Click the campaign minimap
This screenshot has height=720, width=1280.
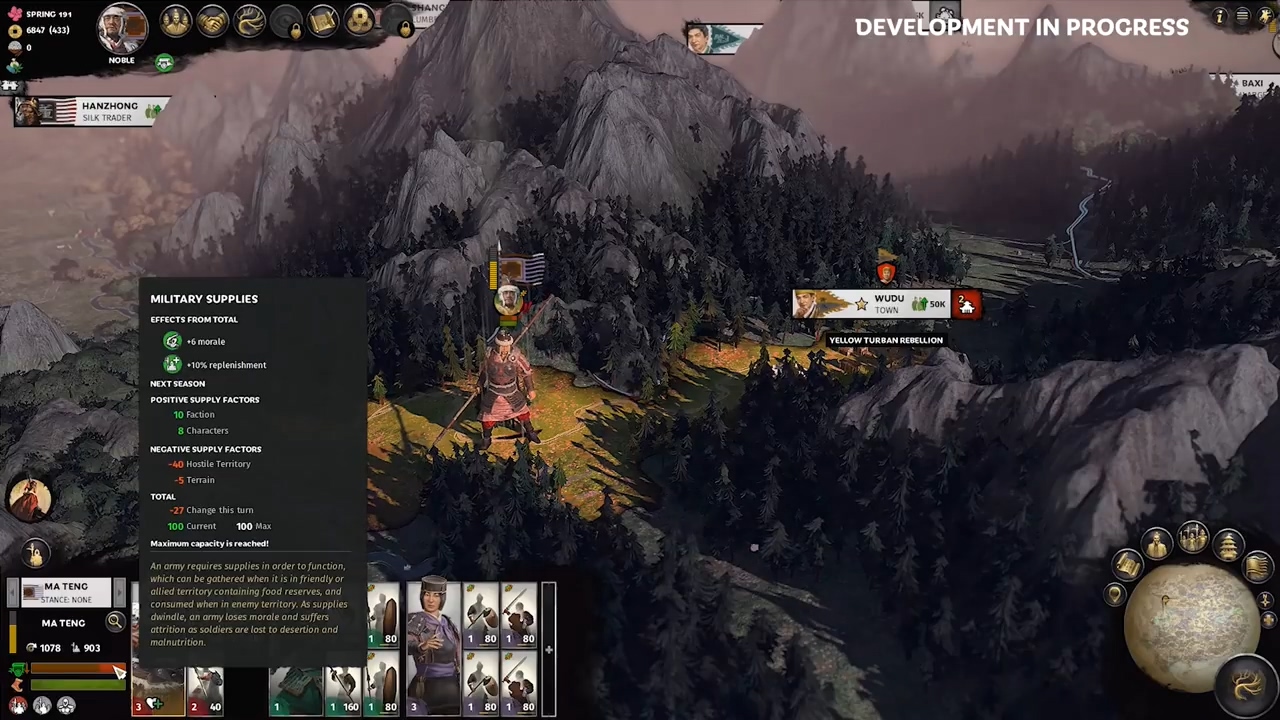point(1190,620)
